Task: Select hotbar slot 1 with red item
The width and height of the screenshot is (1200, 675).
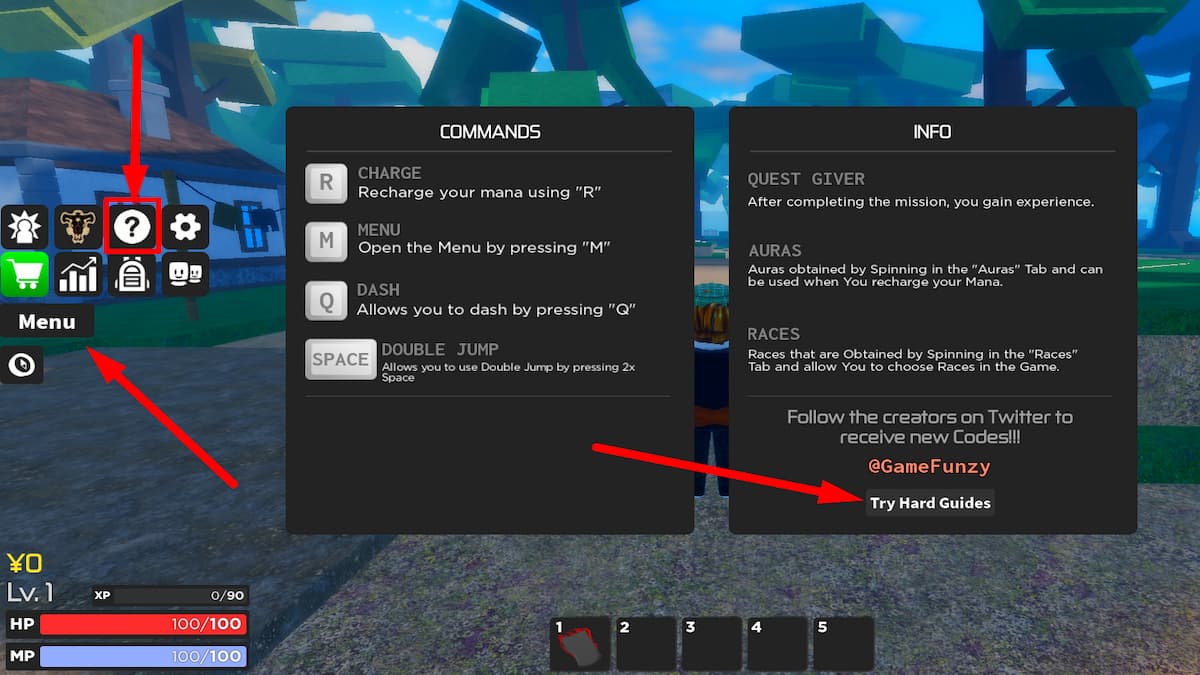Action: click(581, 643)
